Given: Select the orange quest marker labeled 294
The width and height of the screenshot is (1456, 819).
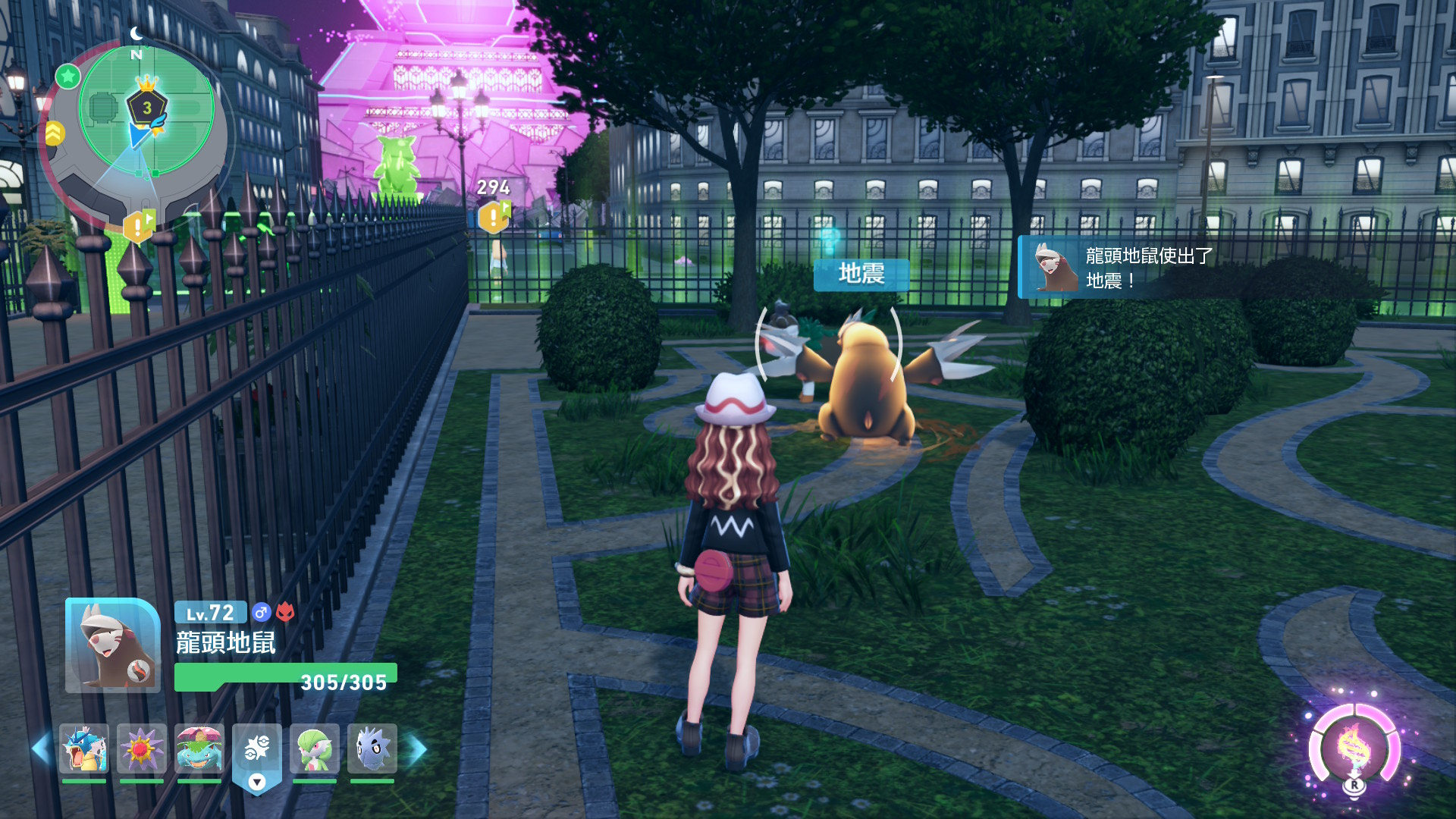Looking at the screenshot, I should [x=493, y=218].
